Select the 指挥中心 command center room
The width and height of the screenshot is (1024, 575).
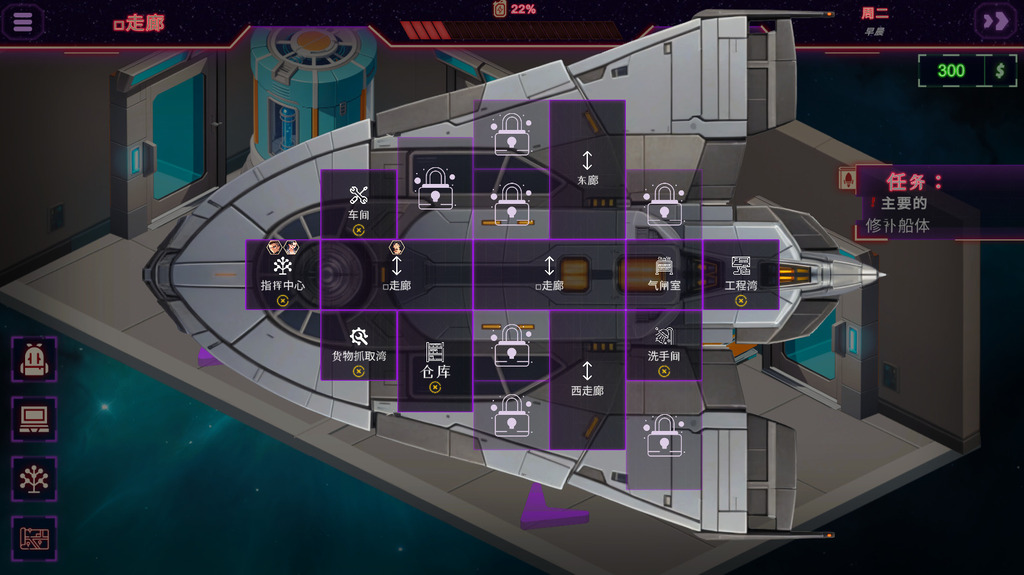tap(283, 275)
